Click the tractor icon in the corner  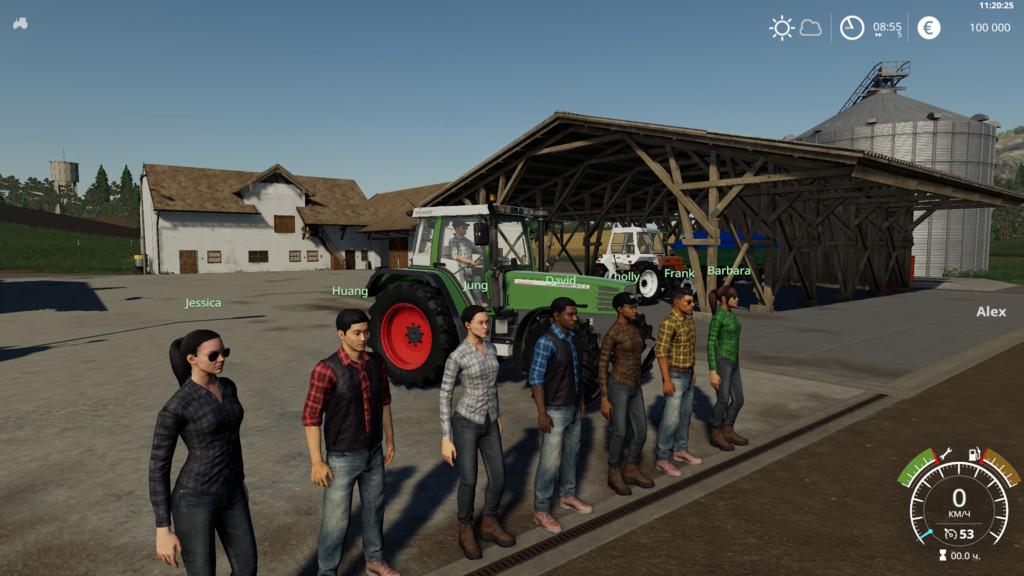tap(20, 23)
